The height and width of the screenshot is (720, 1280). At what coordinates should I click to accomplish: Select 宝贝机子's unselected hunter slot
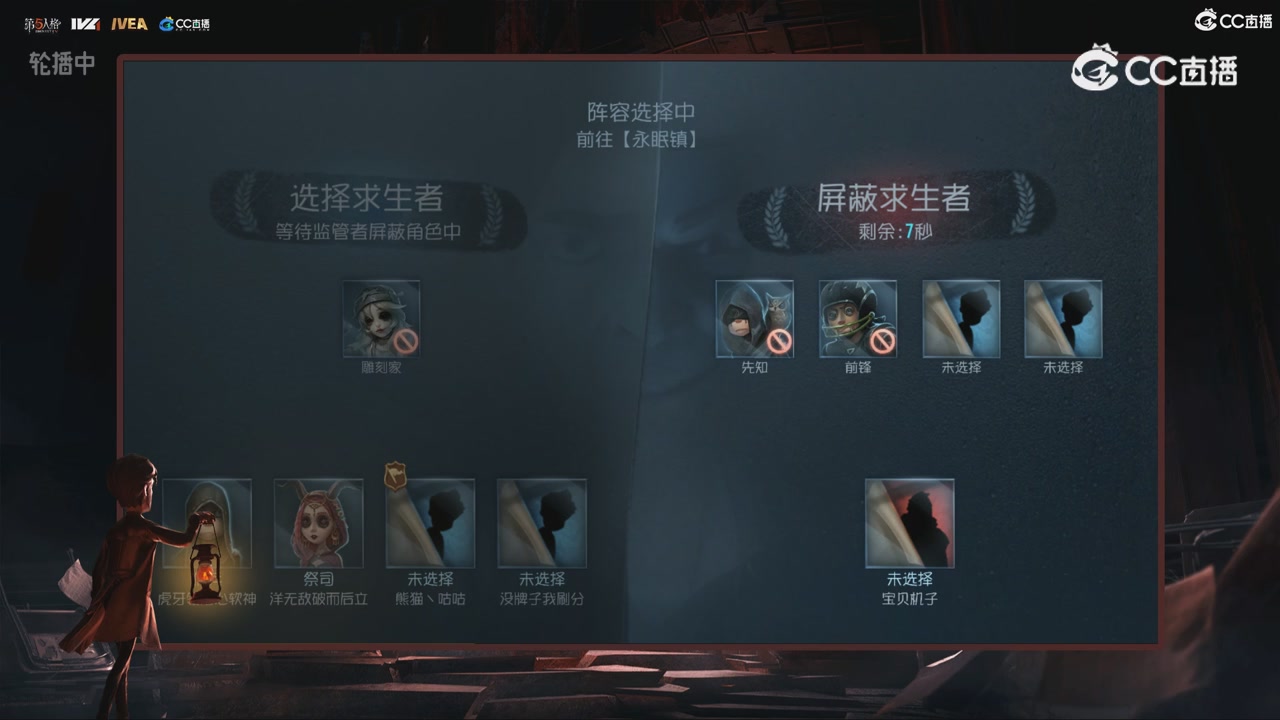(910, 522)
